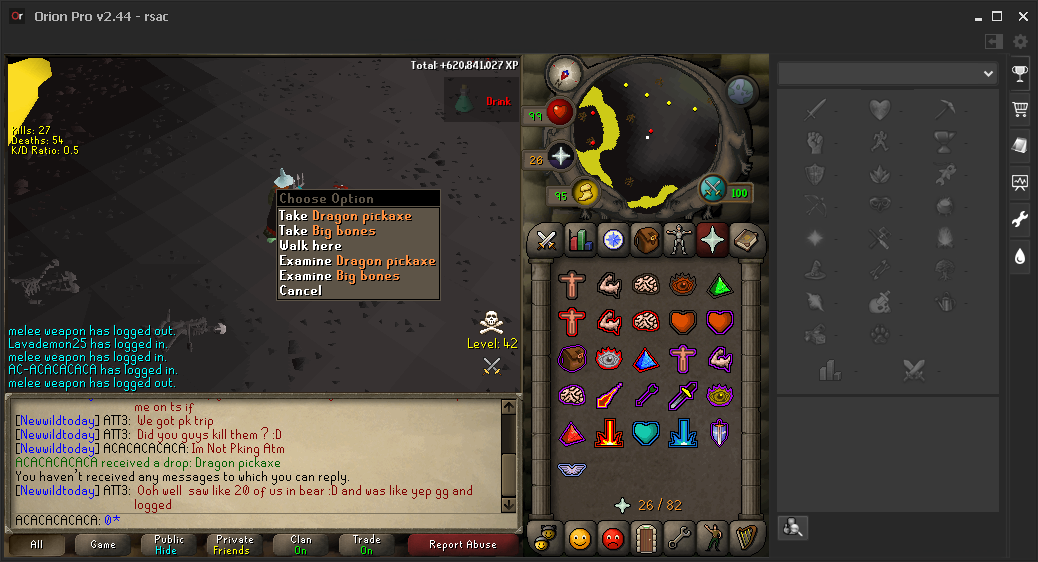
Task: Switch to the inventory backpack tab
Action: coord(646,239)
